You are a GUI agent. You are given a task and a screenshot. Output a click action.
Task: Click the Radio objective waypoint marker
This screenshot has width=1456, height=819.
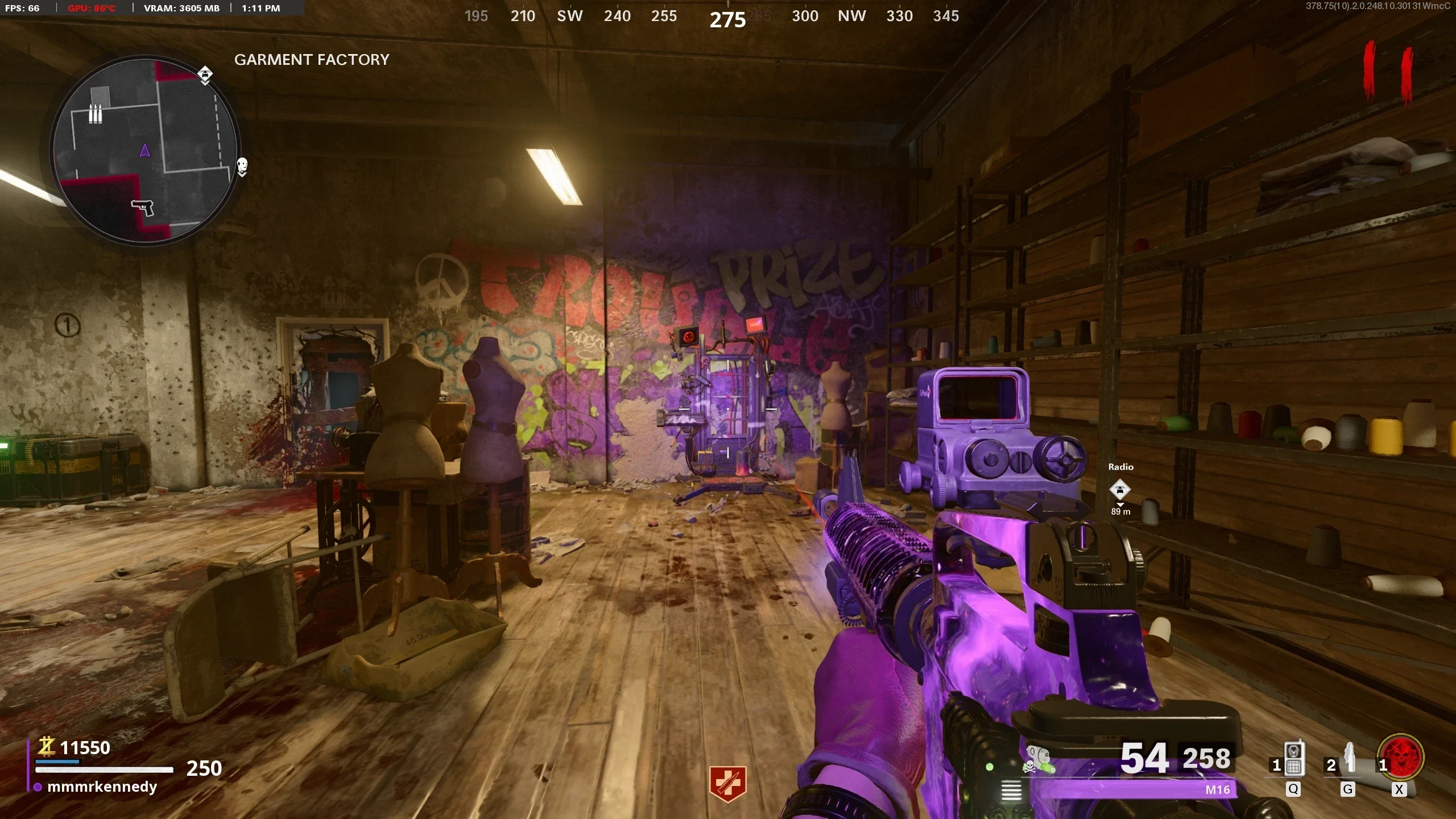pyautogui.click(x=1120, y=490)
